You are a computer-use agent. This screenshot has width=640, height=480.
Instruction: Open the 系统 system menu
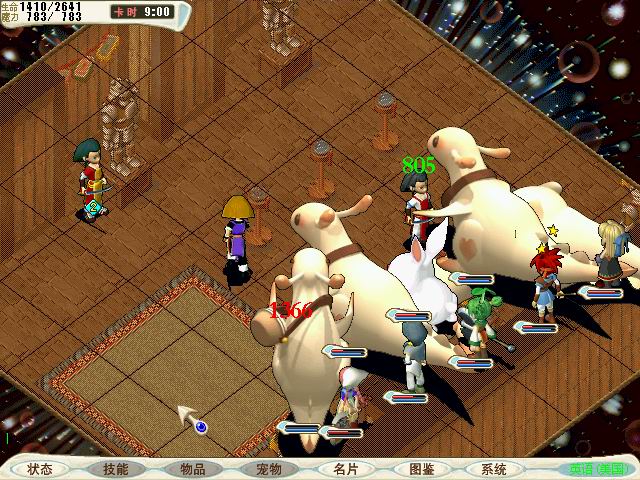494,469
